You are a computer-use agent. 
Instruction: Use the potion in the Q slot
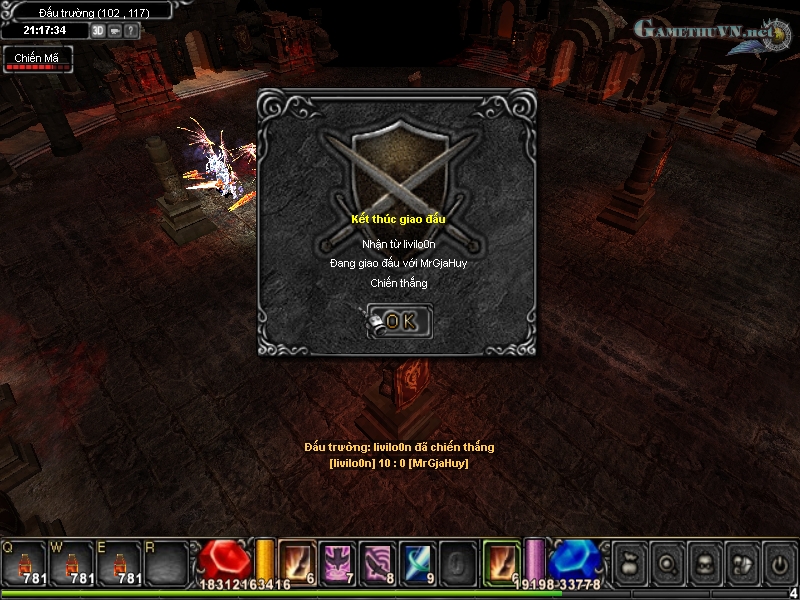pyautogui.click(x=23, y=562)
